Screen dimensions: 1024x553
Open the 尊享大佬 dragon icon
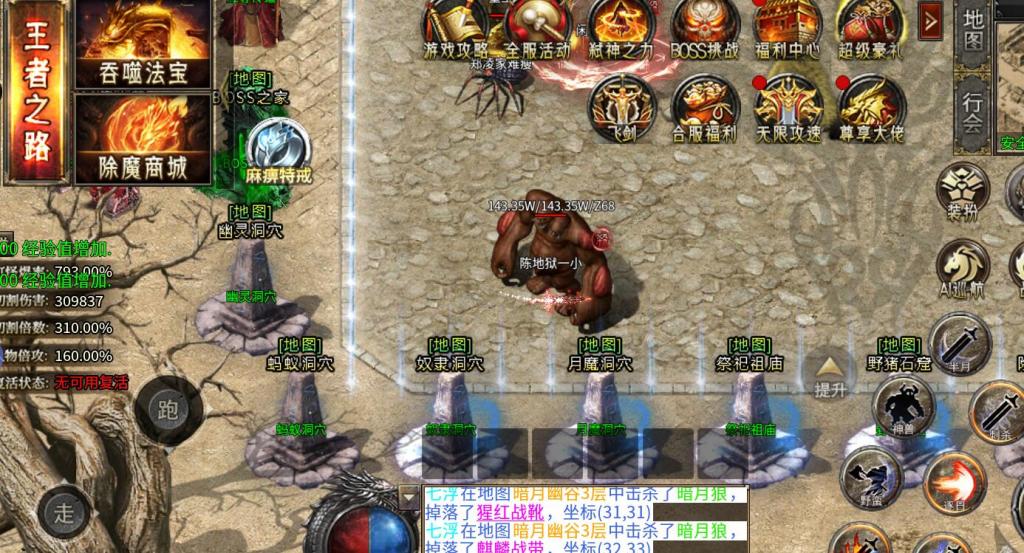pyautogui.click(x=871, y=108)
